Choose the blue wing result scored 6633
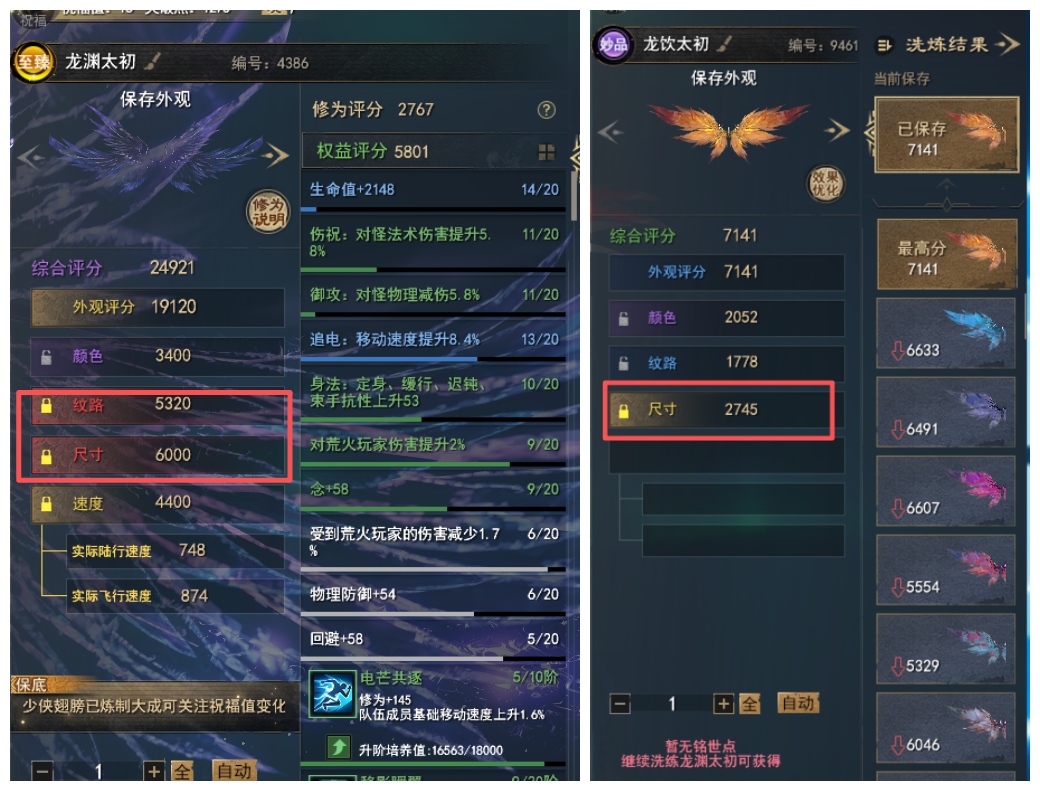 [946, 334]
